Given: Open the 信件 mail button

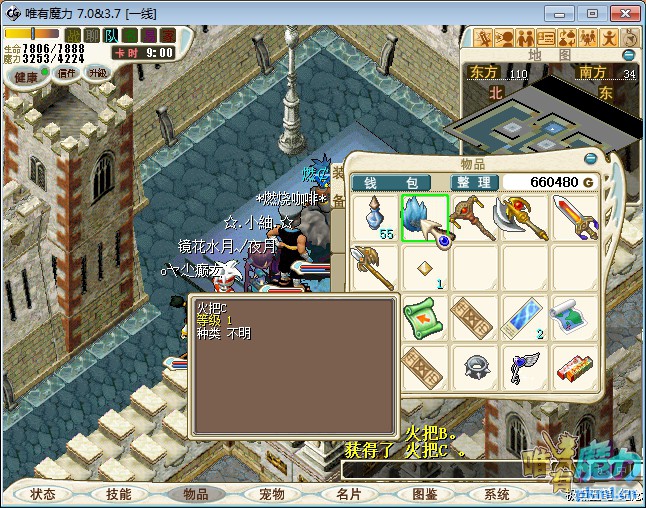Looking at the screenshot, I should [67, 73].
